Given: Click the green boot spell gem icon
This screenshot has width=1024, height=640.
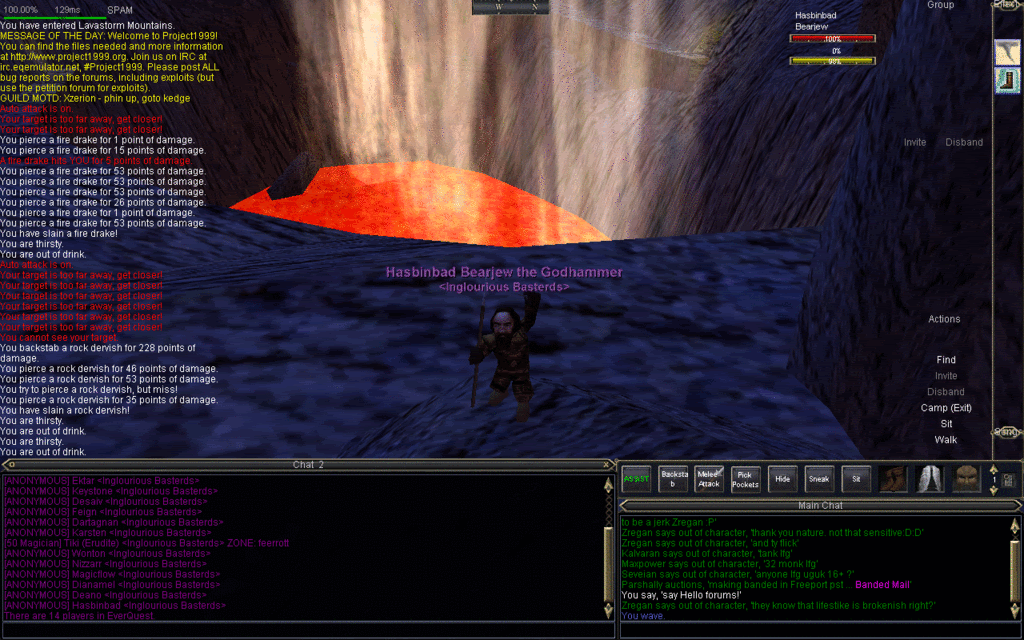Looking at the screenshot, I should 1007,81.
